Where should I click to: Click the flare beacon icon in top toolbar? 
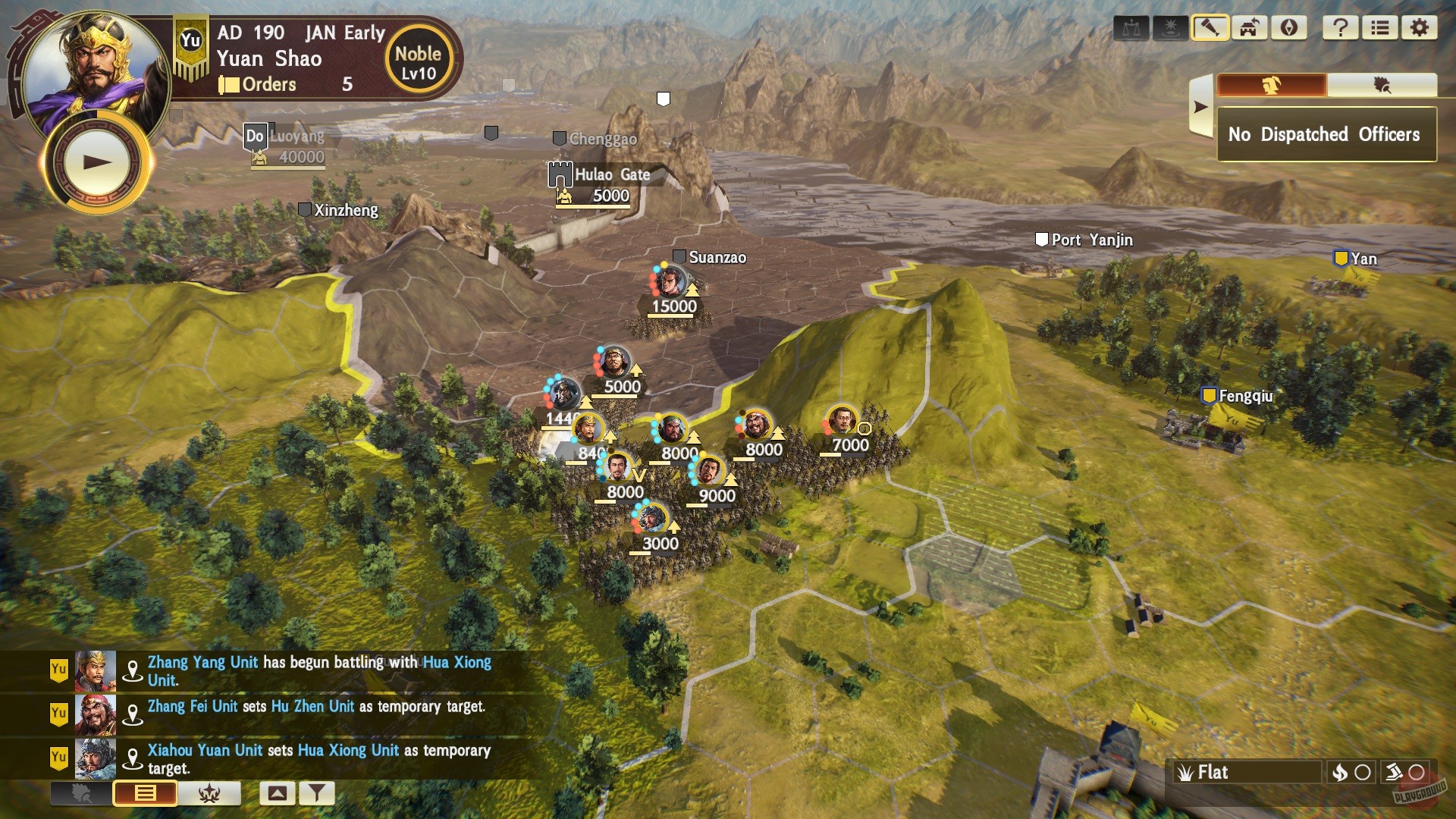[x=1171, y=28]
